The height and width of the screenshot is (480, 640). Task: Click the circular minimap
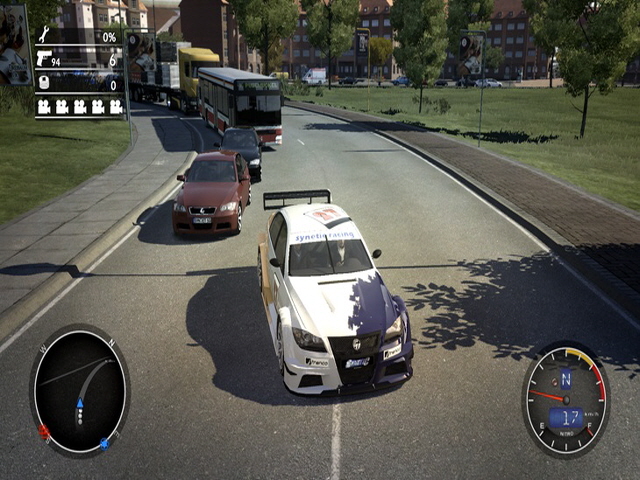pos(80,390)
